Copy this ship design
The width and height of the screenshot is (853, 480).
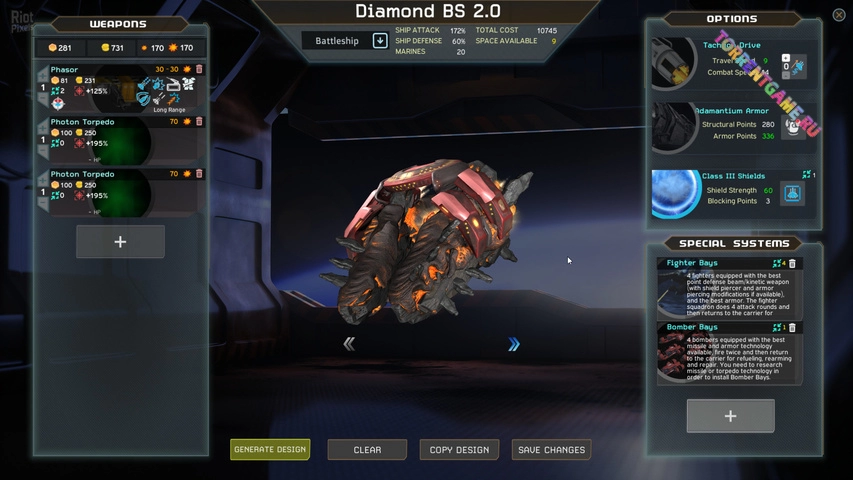pyautogui.click(x=459, y=450)
